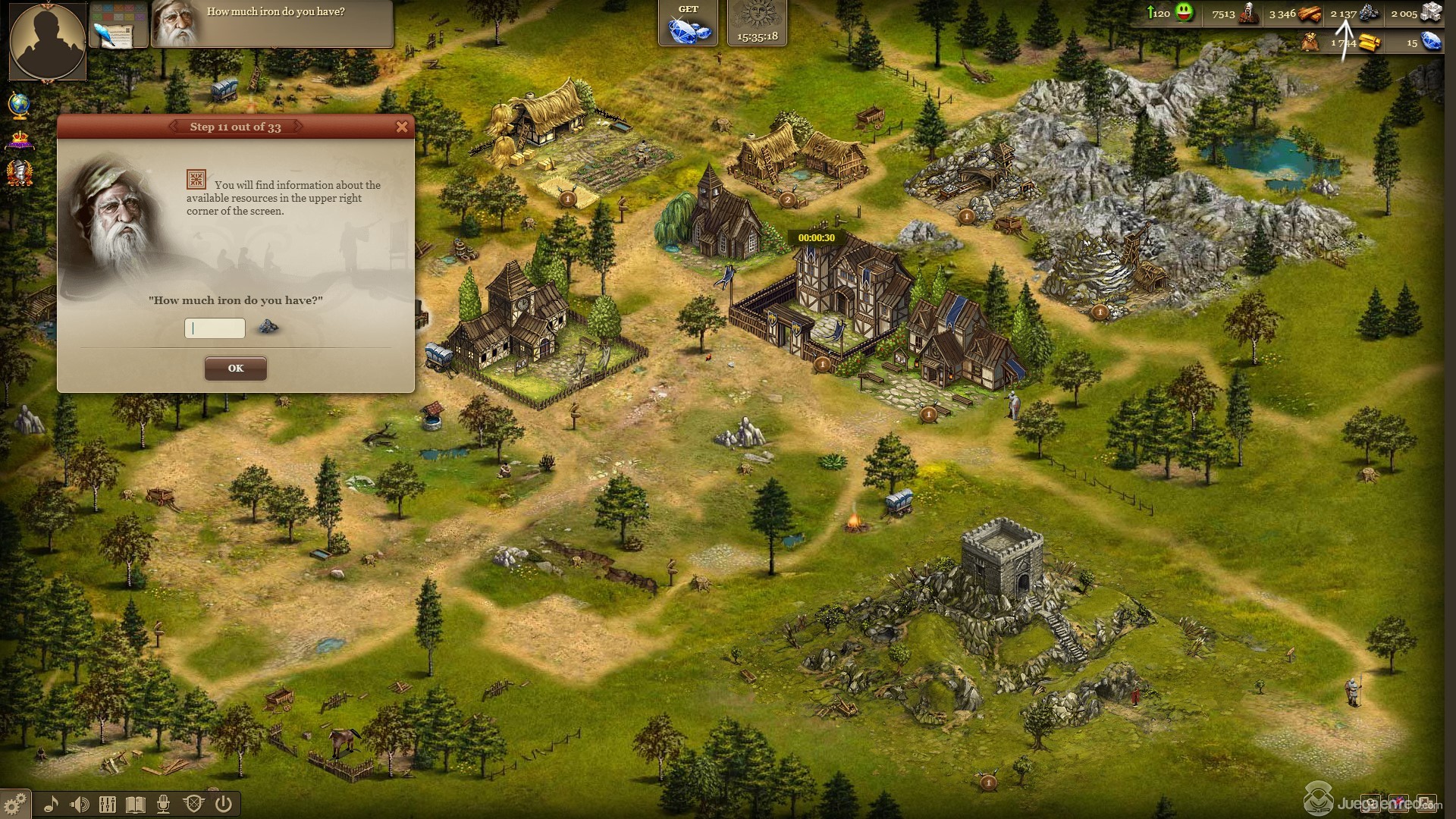Toggle sound effects with the speaker icon
This screenshot has width=1456, height=819.
point(79,804)
